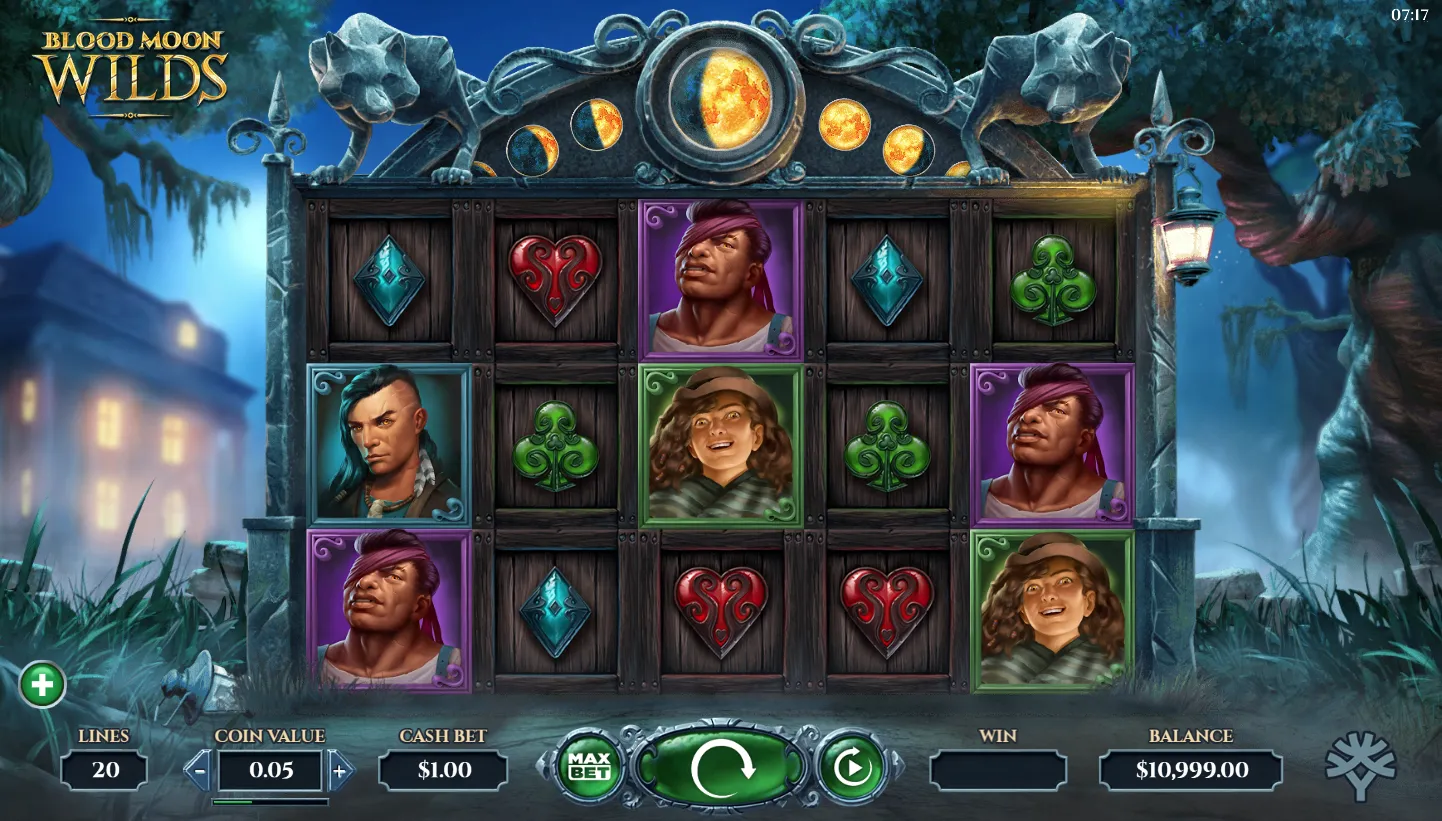Spin the reels with the green button
Image resolution: width=1442 pixels, height=821 pixels.
720,768
